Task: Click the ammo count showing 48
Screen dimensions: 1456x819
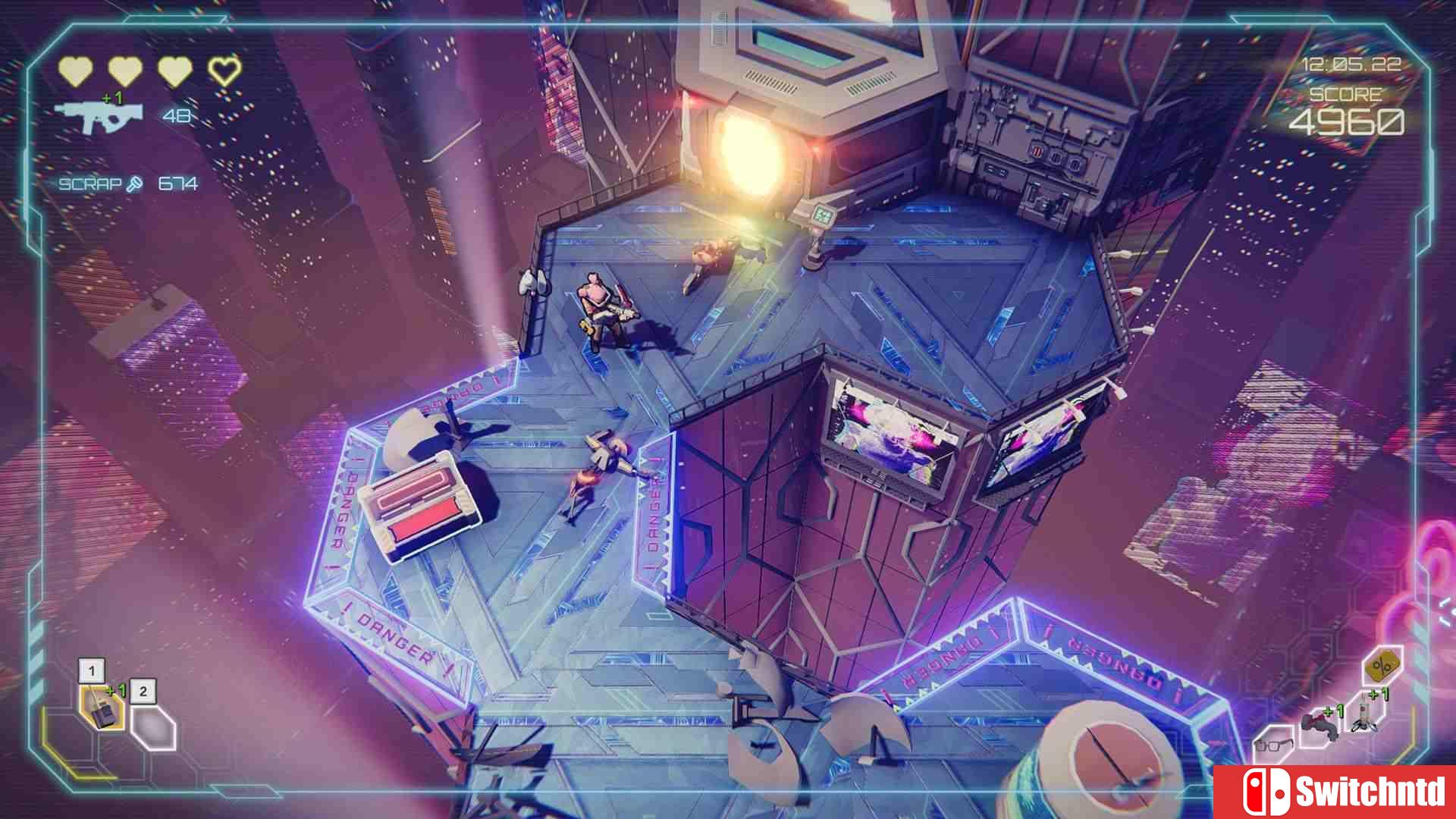Action: click(176, 117)
